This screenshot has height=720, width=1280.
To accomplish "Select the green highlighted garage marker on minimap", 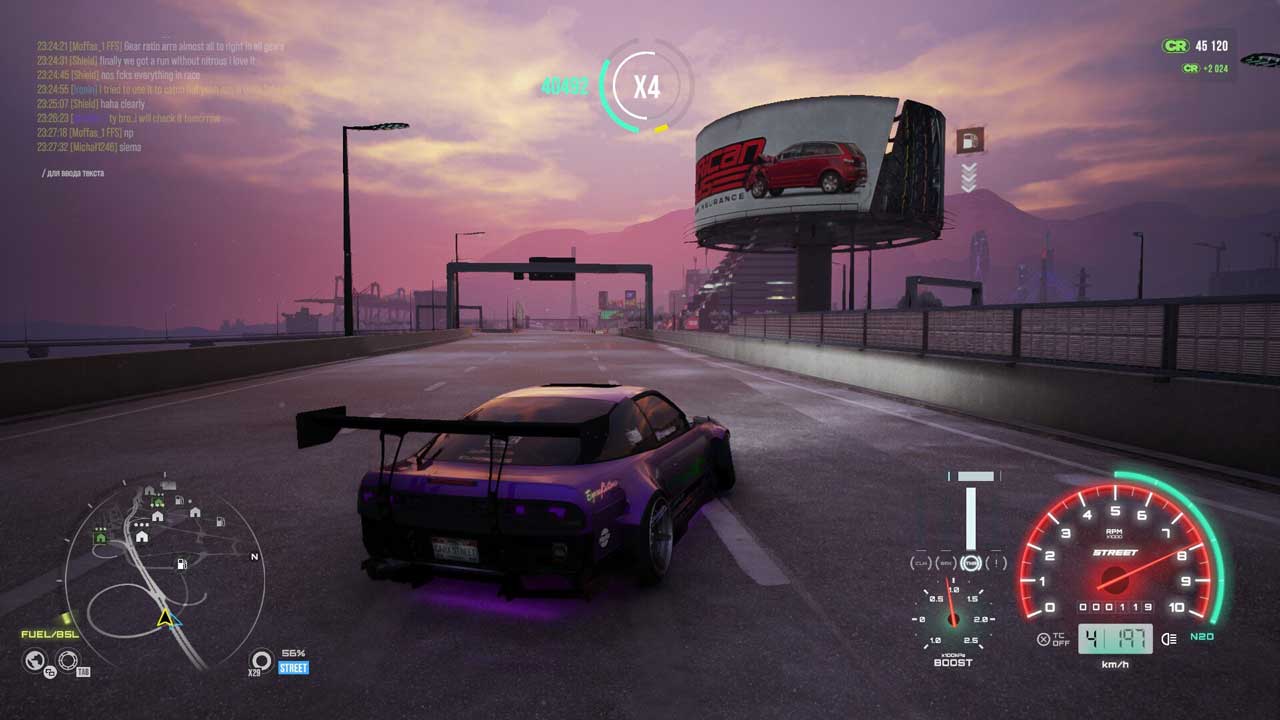I will click(x=100, y=537).
